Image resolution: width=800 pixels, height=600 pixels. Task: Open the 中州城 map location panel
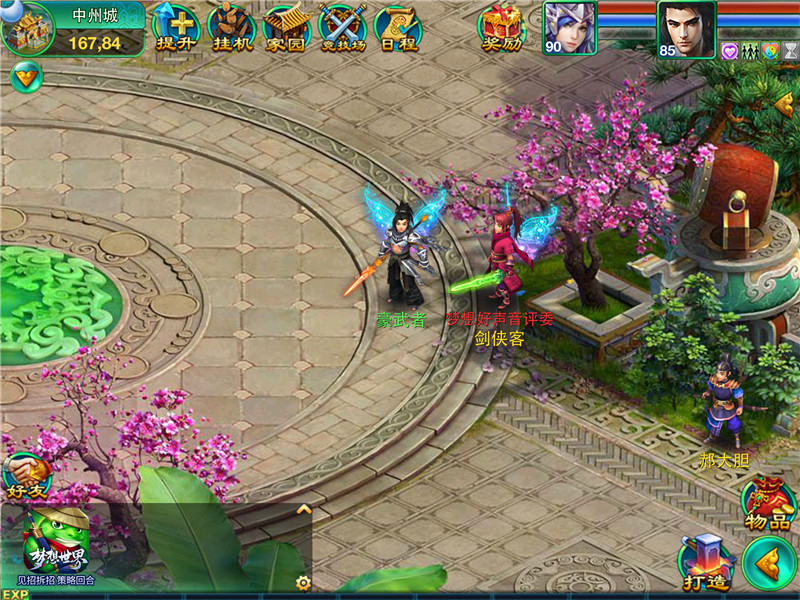[x=74, y=28]
